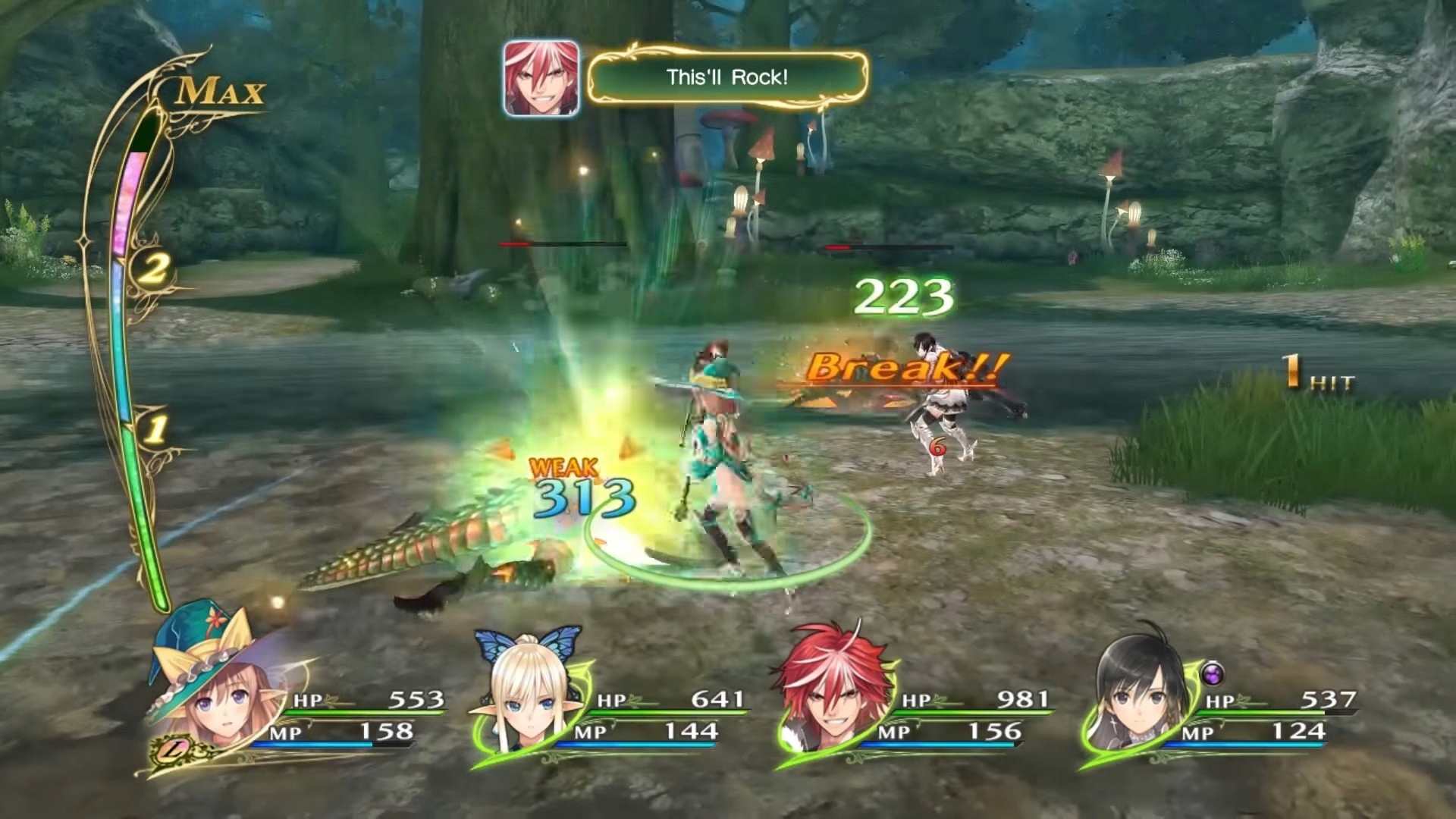
Task: Click the purple orb status icon
Action: coord(1213,673)
